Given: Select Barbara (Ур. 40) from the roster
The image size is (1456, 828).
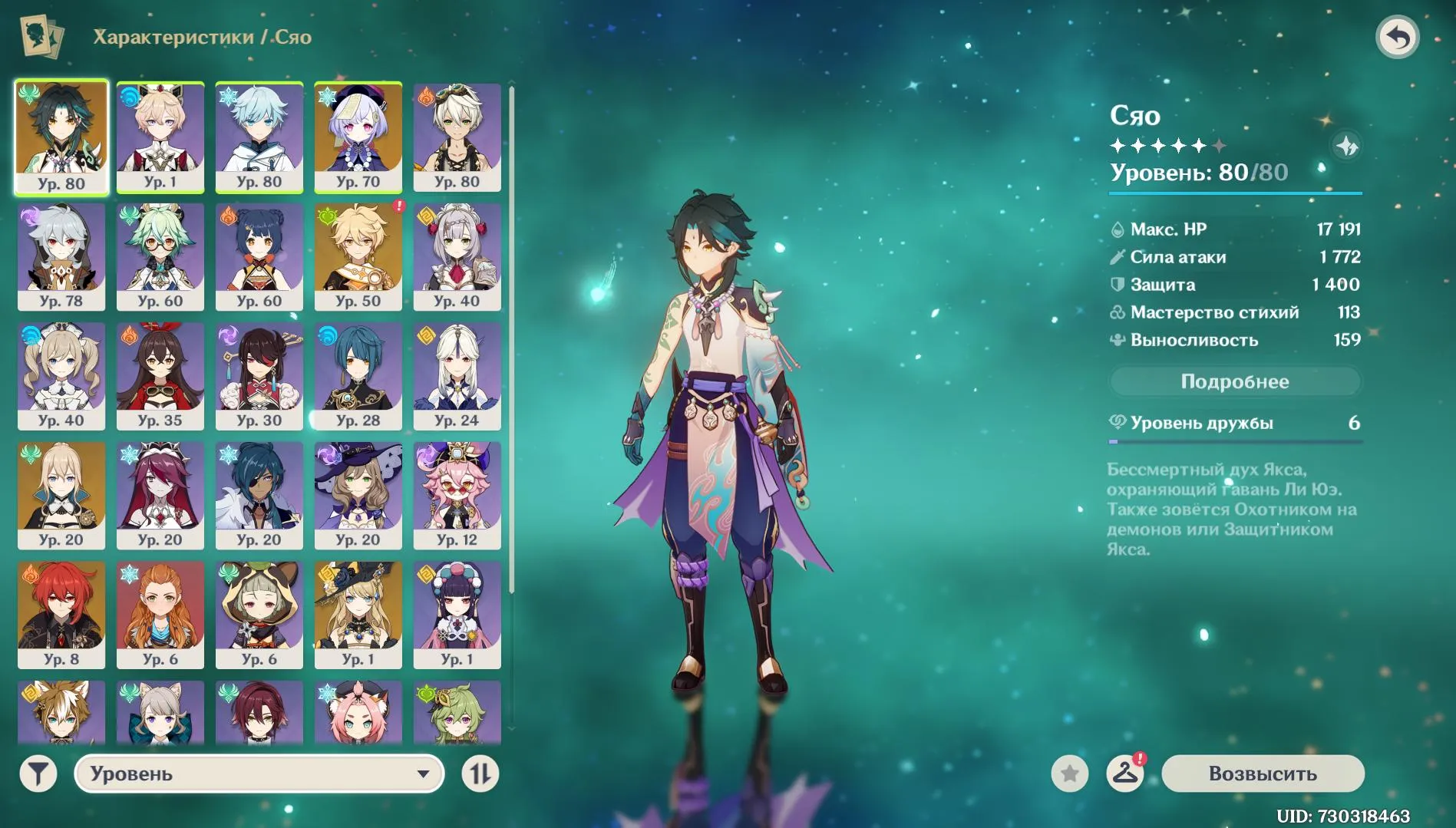Looking at the screenshot, I should click(x=61, y=374).
